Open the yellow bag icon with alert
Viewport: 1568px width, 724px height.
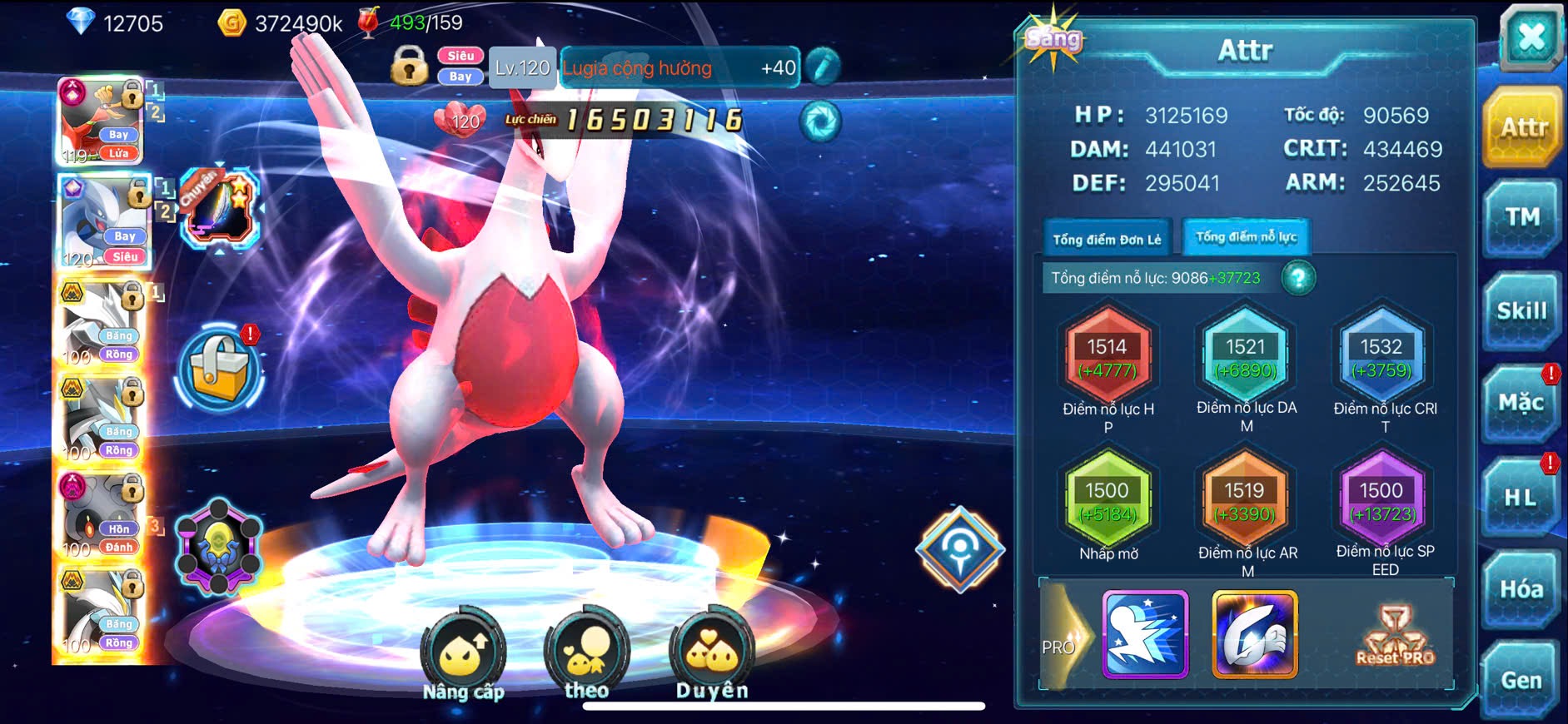coord(220,369)
